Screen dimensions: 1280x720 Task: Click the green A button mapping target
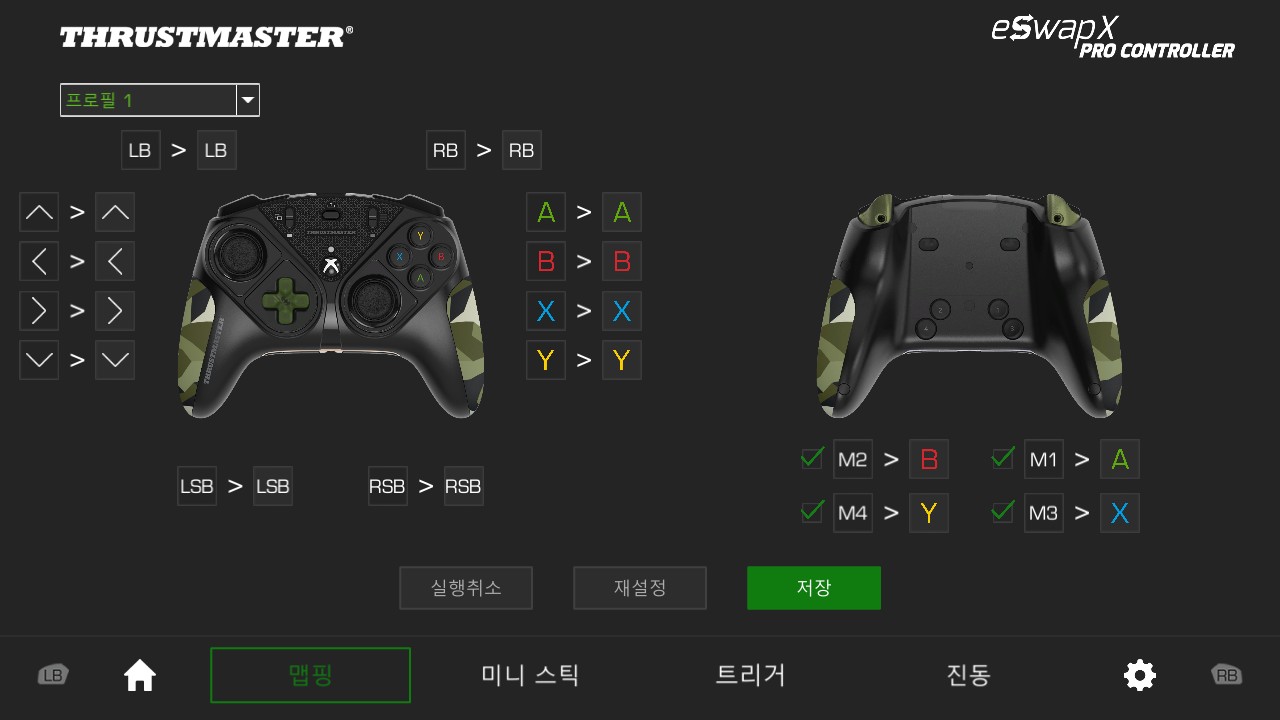click(x=621, y=212)
